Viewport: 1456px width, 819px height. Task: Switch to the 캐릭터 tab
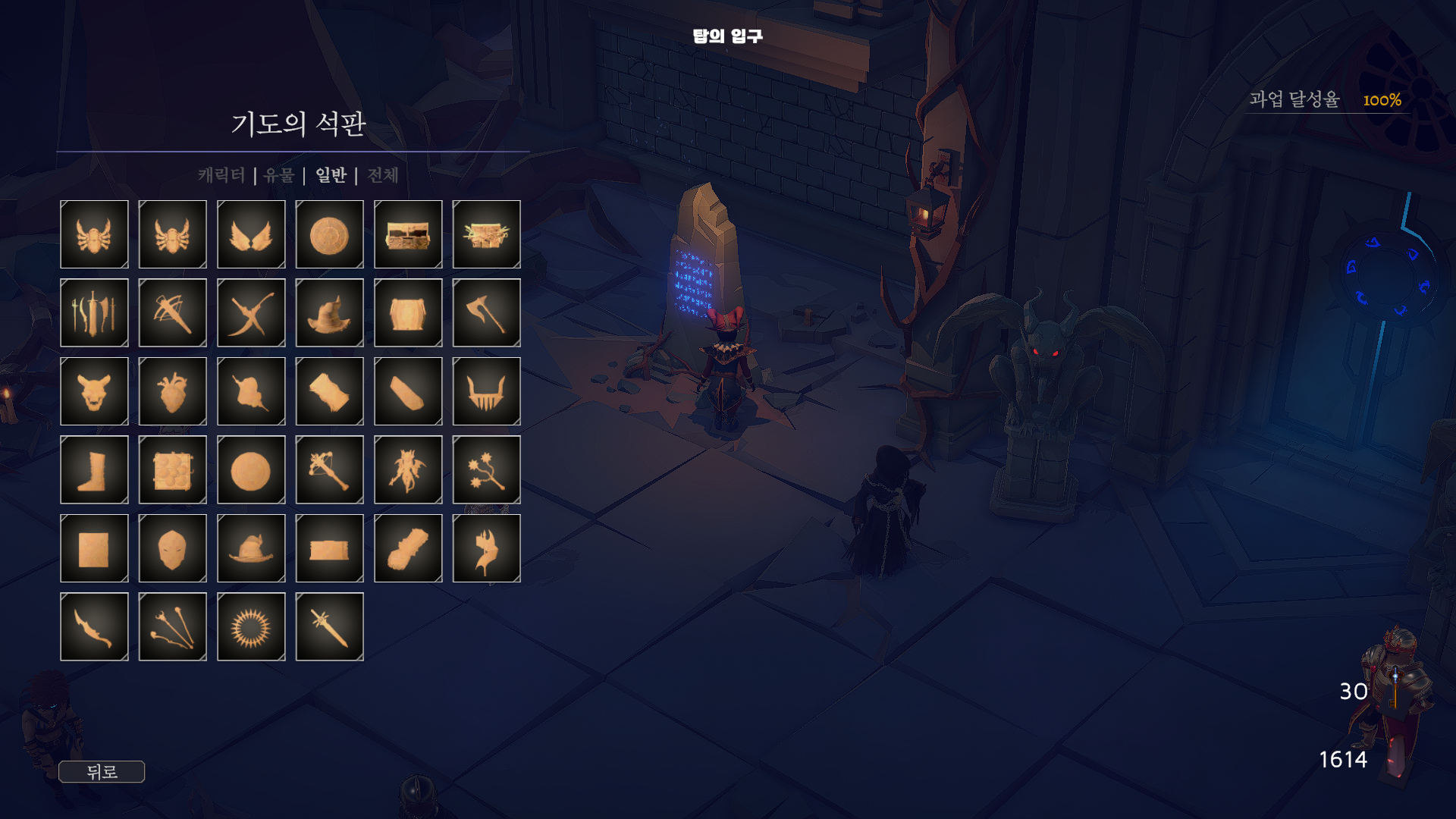221,175
